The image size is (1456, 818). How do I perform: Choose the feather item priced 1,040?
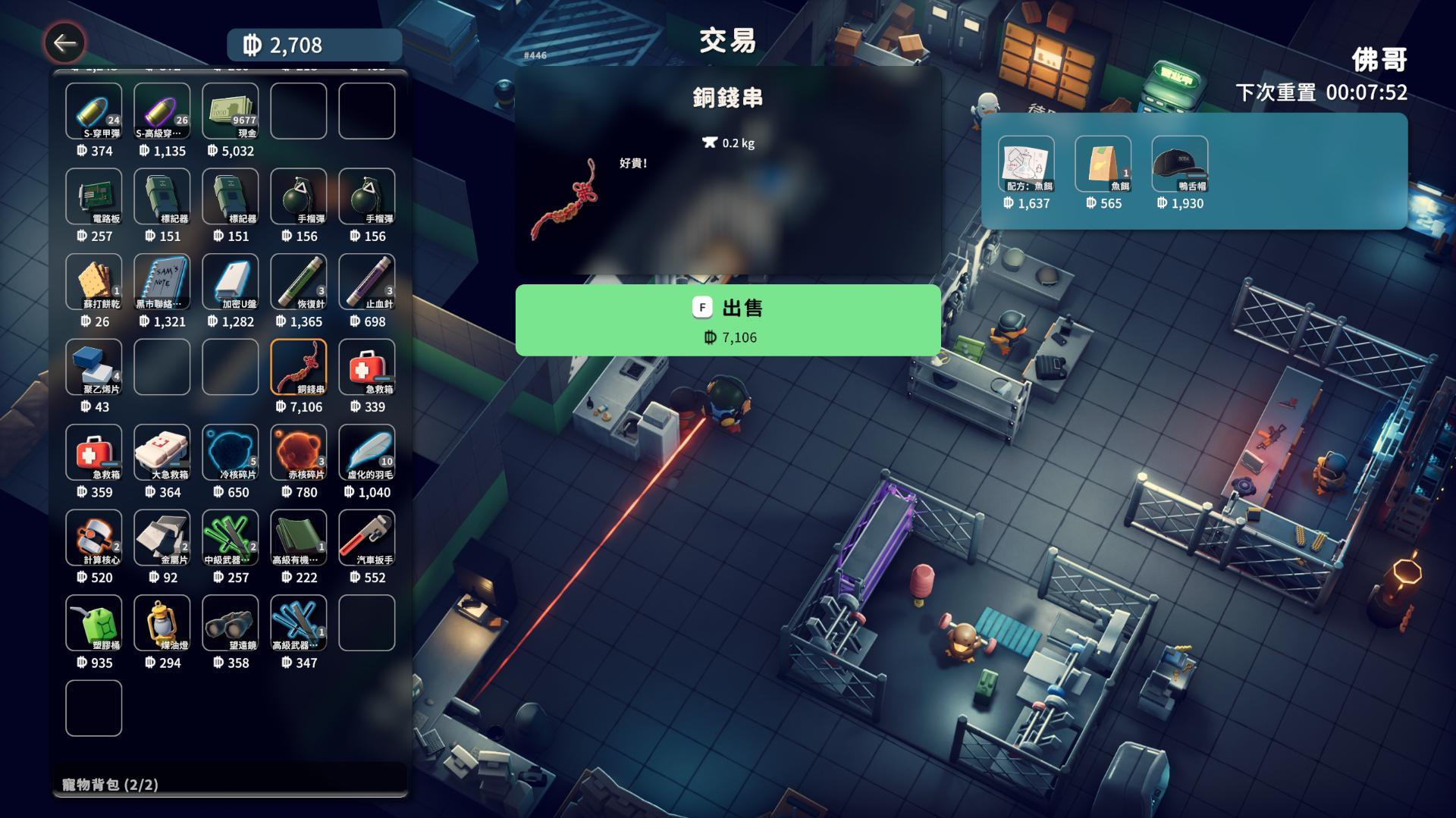[367, 453]
